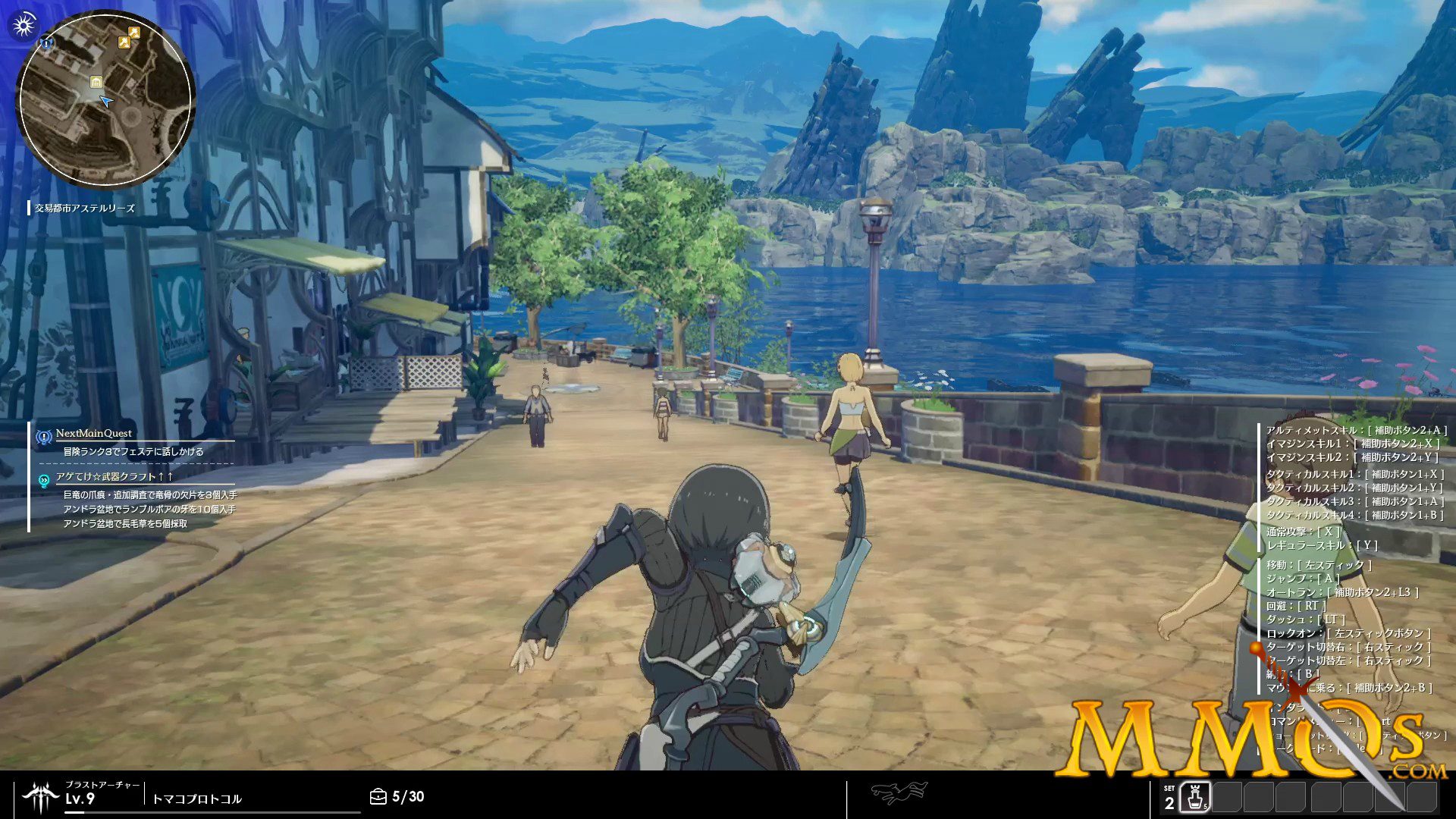Click the Blast Archer class emblem
Screen dimensions: 1456x819
point(40,796)
